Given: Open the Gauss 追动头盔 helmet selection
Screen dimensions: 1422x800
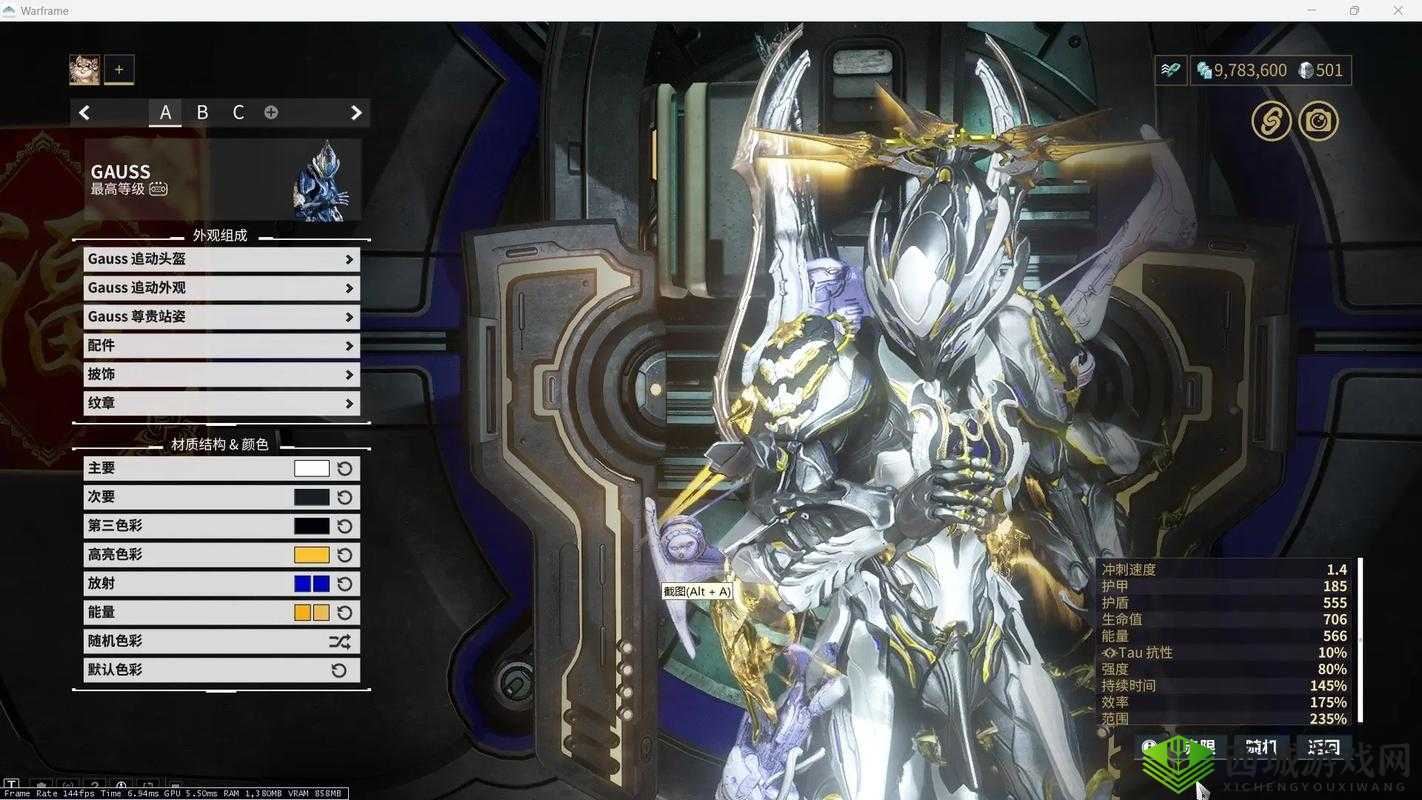Looking at the screenshot, I should [220, 259].
